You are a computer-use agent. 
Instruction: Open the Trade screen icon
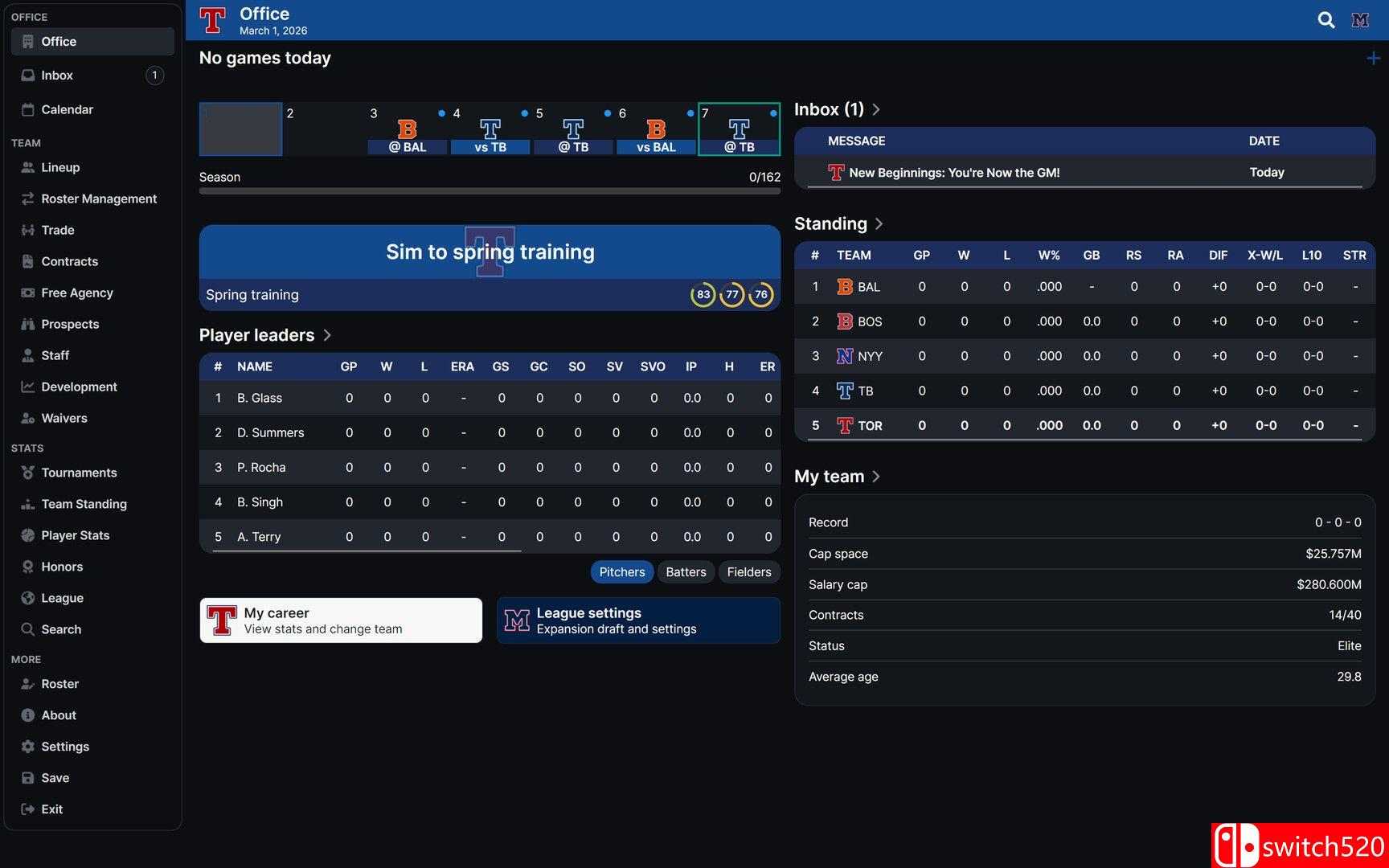click(27, 230)
